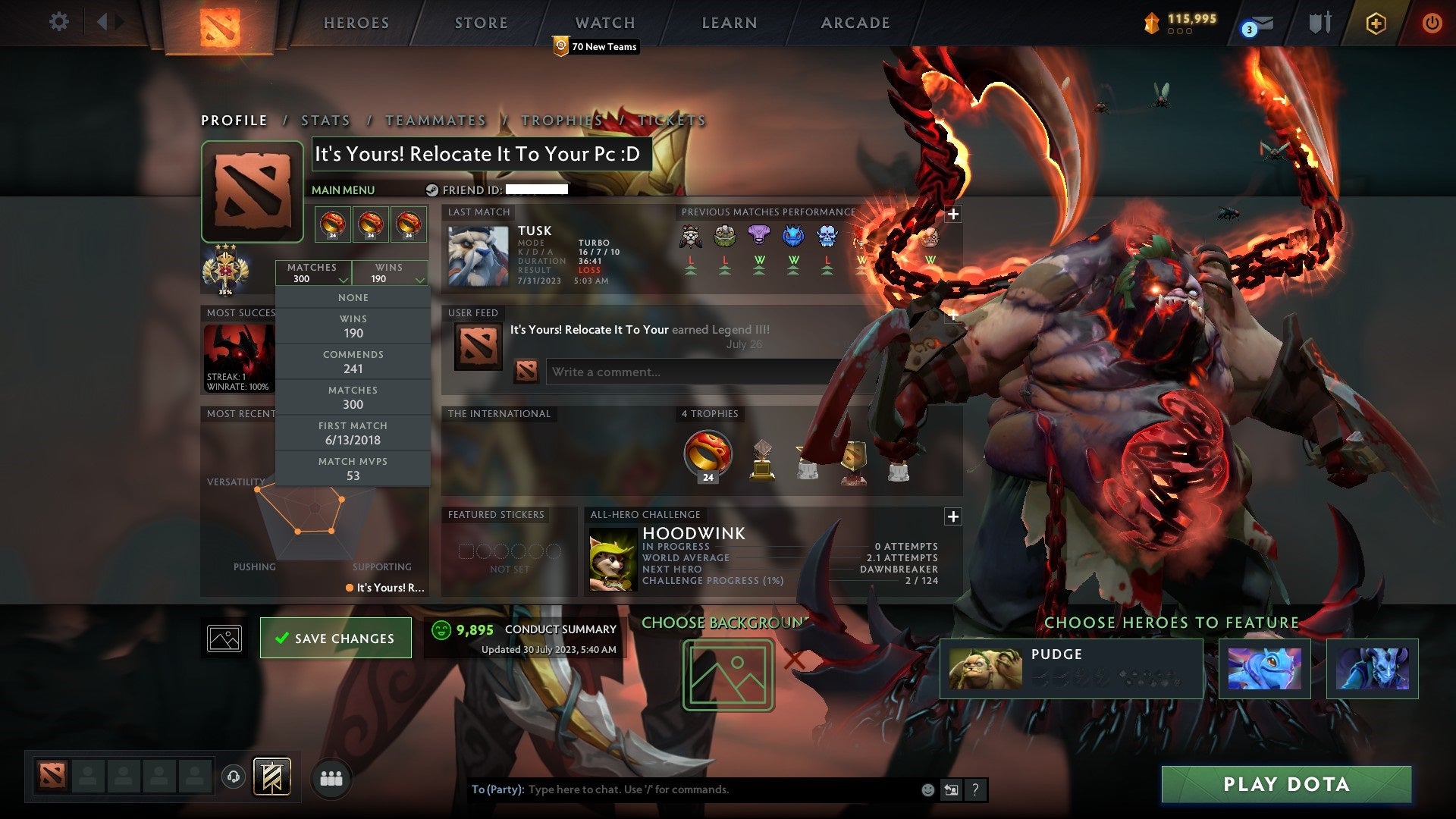Click the SAVE CHANGES button
This screenshot has height=819, width=1456.
(334, 638)
